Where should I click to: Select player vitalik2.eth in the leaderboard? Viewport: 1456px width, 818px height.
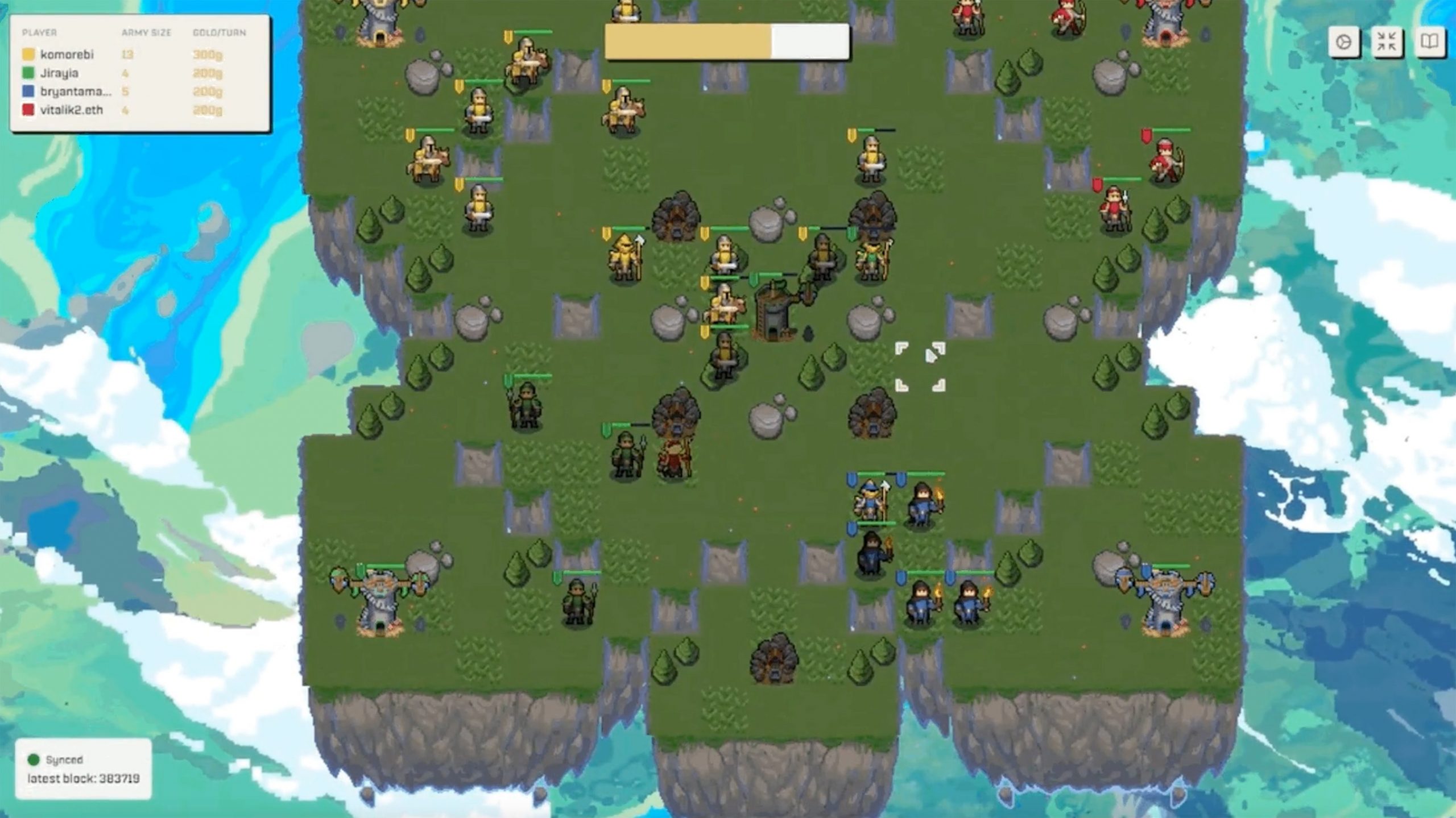[x=72, y=109]
